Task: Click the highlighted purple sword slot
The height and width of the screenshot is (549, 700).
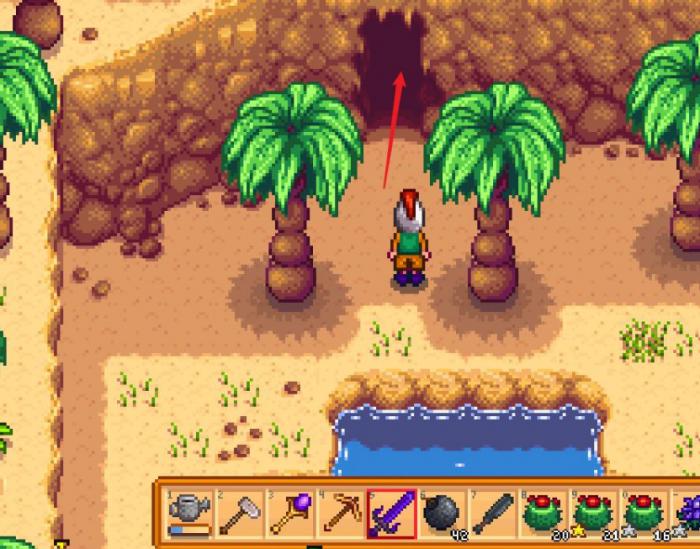Action: [392, 514]
